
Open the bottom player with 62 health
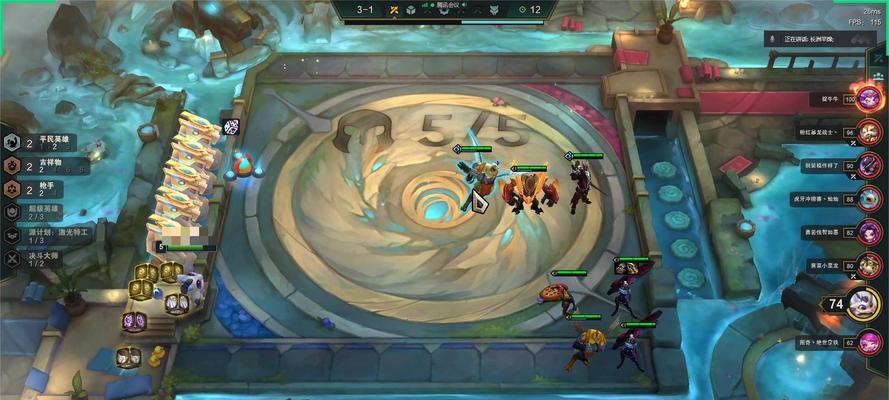point(868,342)
